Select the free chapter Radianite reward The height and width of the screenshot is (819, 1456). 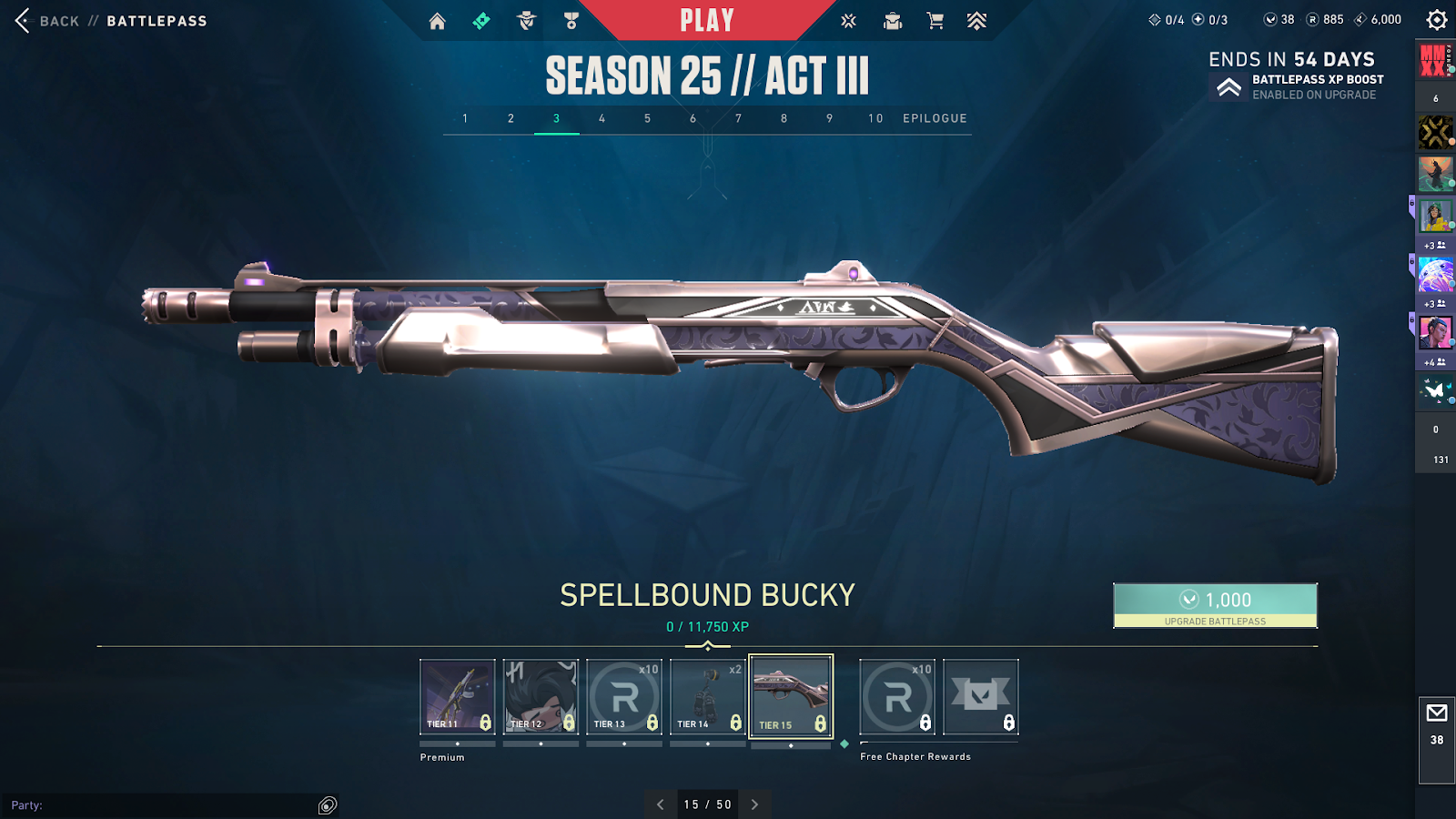[897, 696]
